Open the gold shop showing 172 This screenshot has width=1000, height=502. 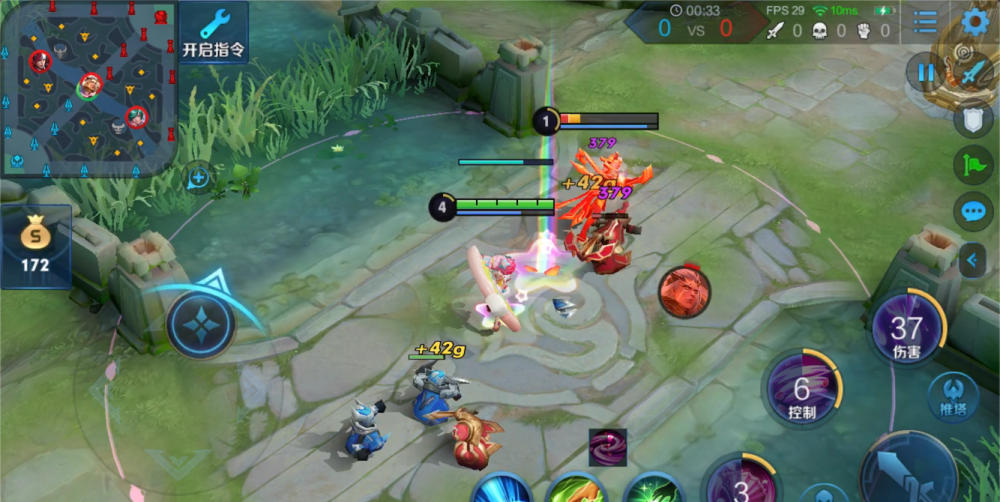coord(35,245)
